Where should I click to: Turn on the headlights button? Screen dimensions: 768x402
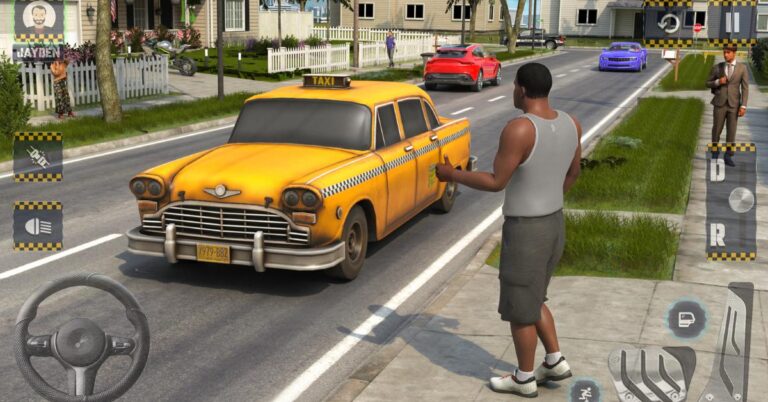pyautogui.click(x=38, y=226)
